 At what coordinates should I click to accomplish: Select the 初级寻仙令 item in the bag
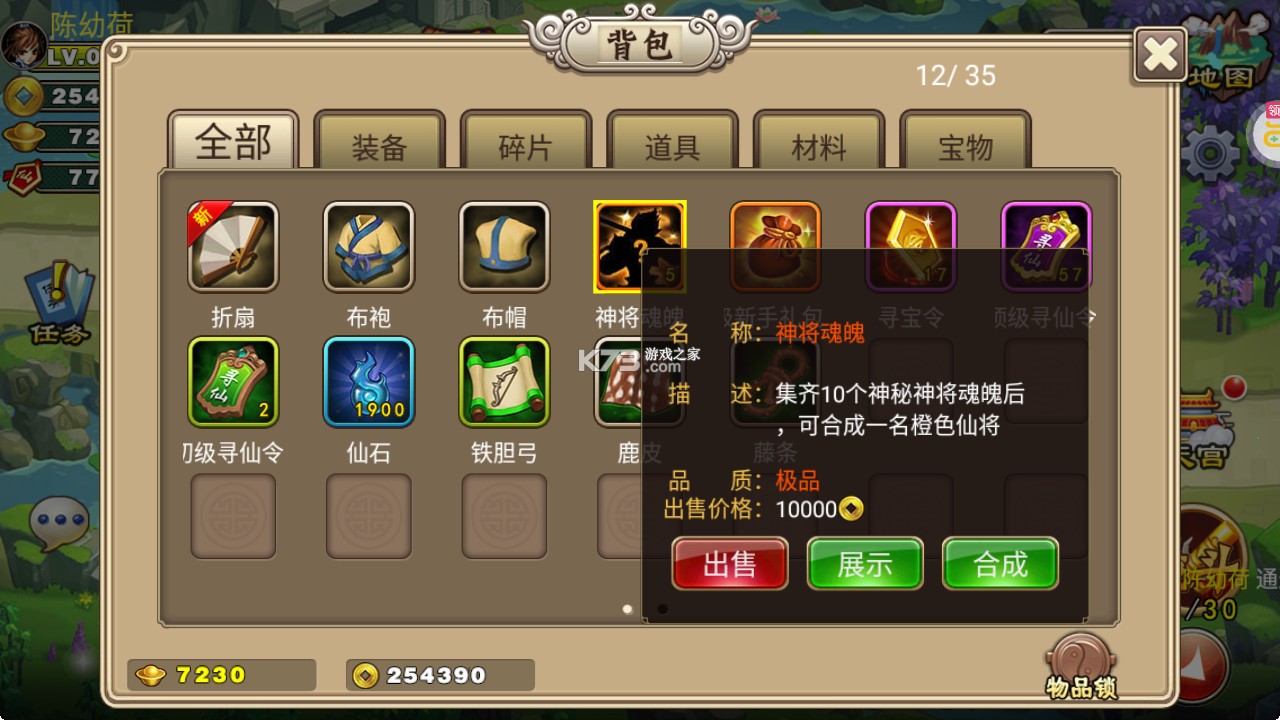232,382
